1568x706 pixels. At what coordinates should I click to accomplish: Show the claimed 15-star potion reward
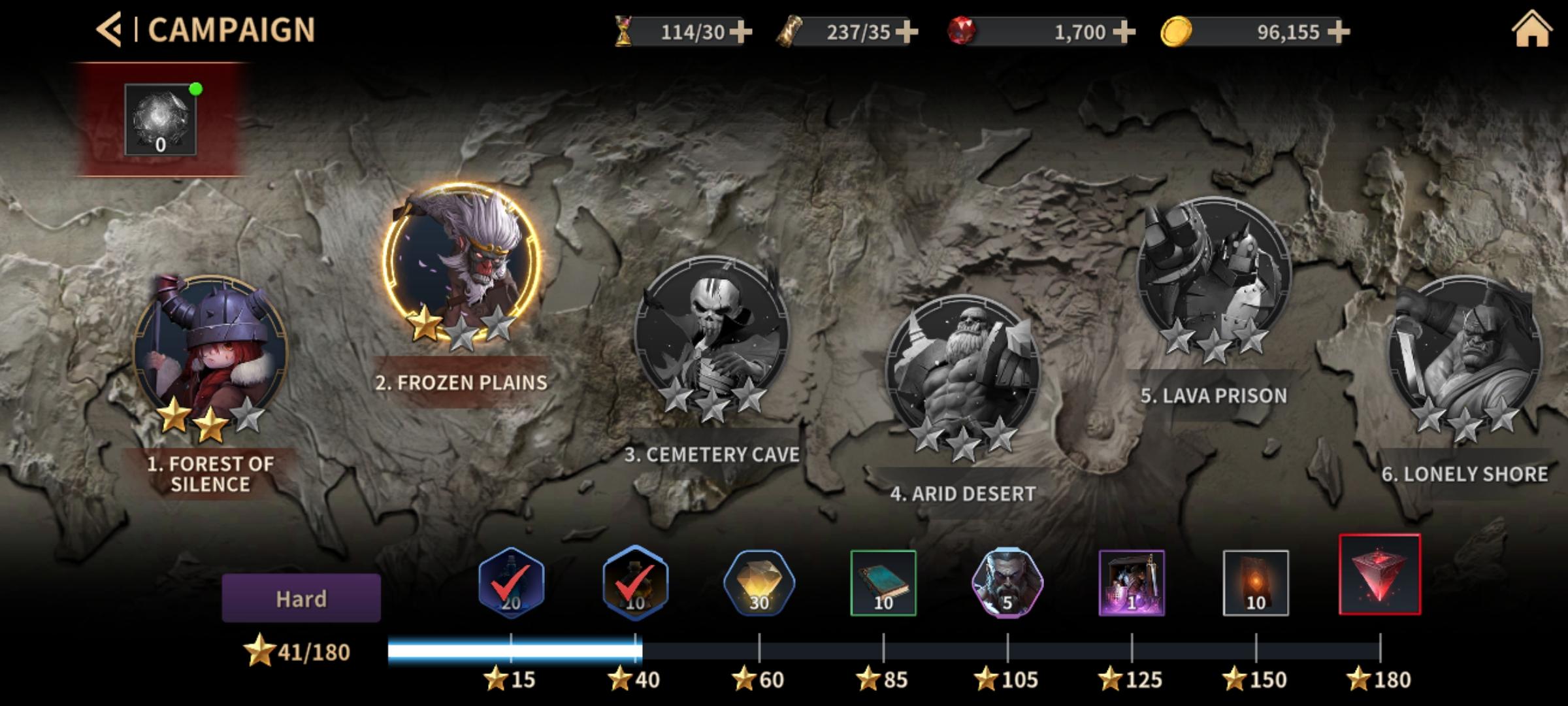coord(511,583)
